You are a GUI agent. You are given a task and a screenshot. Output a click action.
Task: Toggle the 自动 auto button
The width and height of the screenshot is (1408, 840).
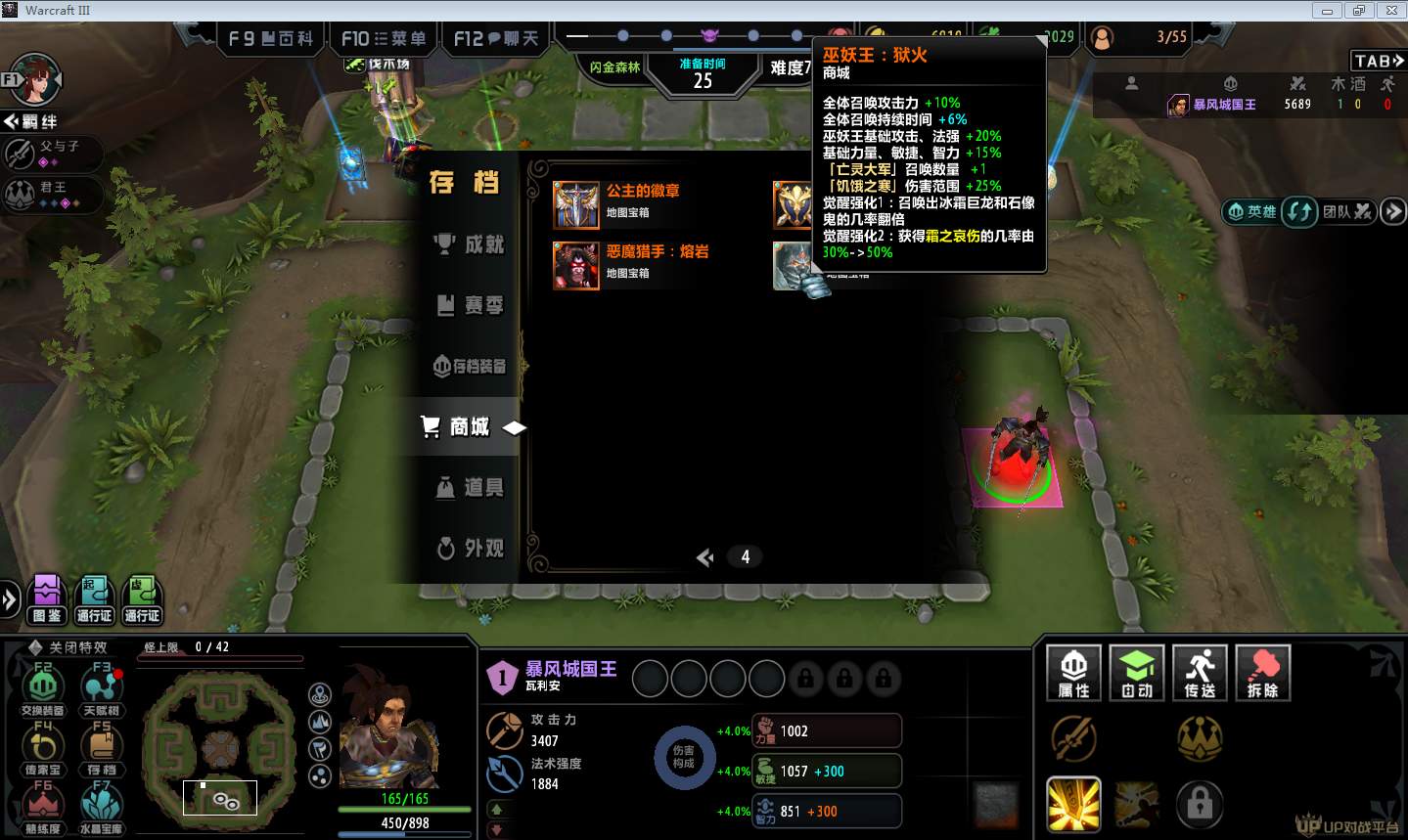tap(1136, 673)
